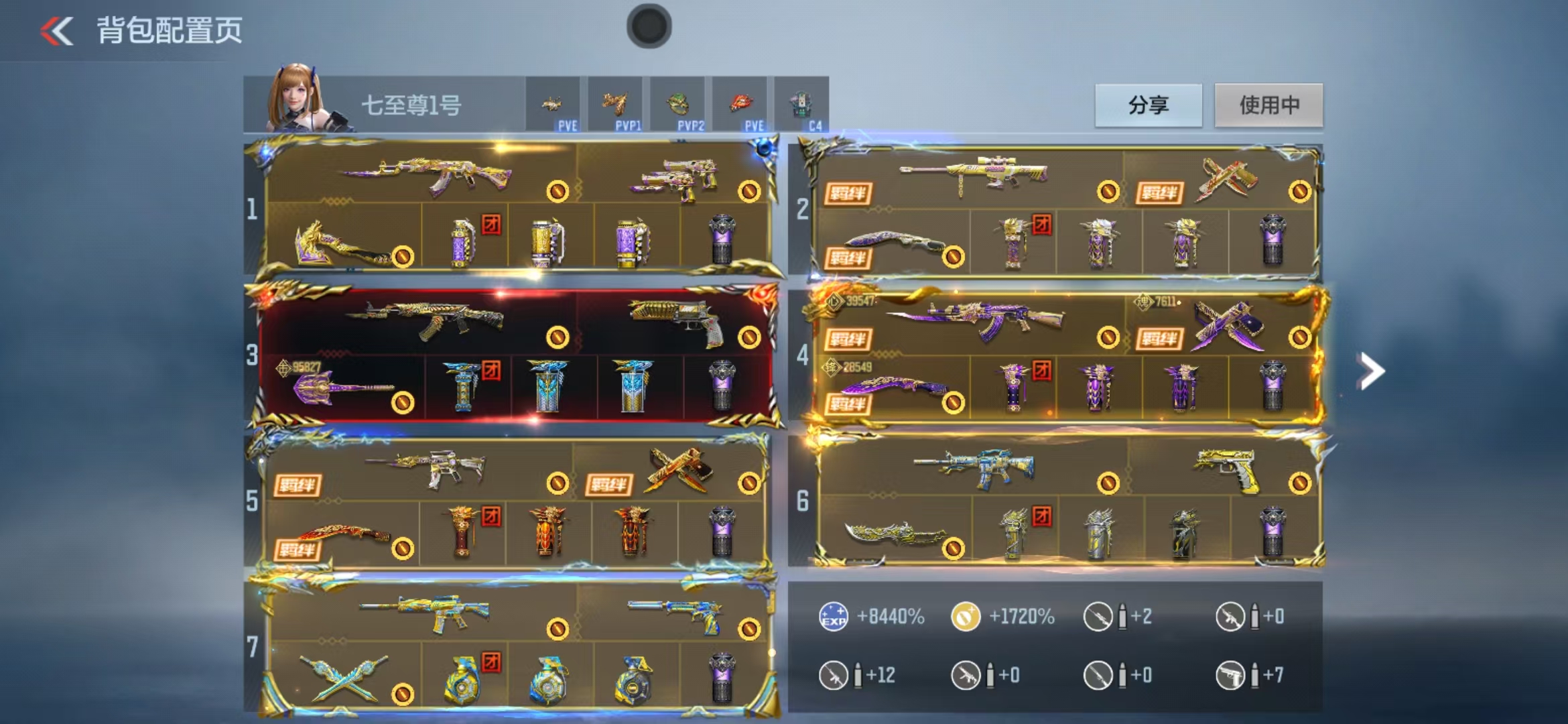Select the gold-purple AK rifle in backpack 1
This screenshot has width=1568, height=724.
point(428,176)
